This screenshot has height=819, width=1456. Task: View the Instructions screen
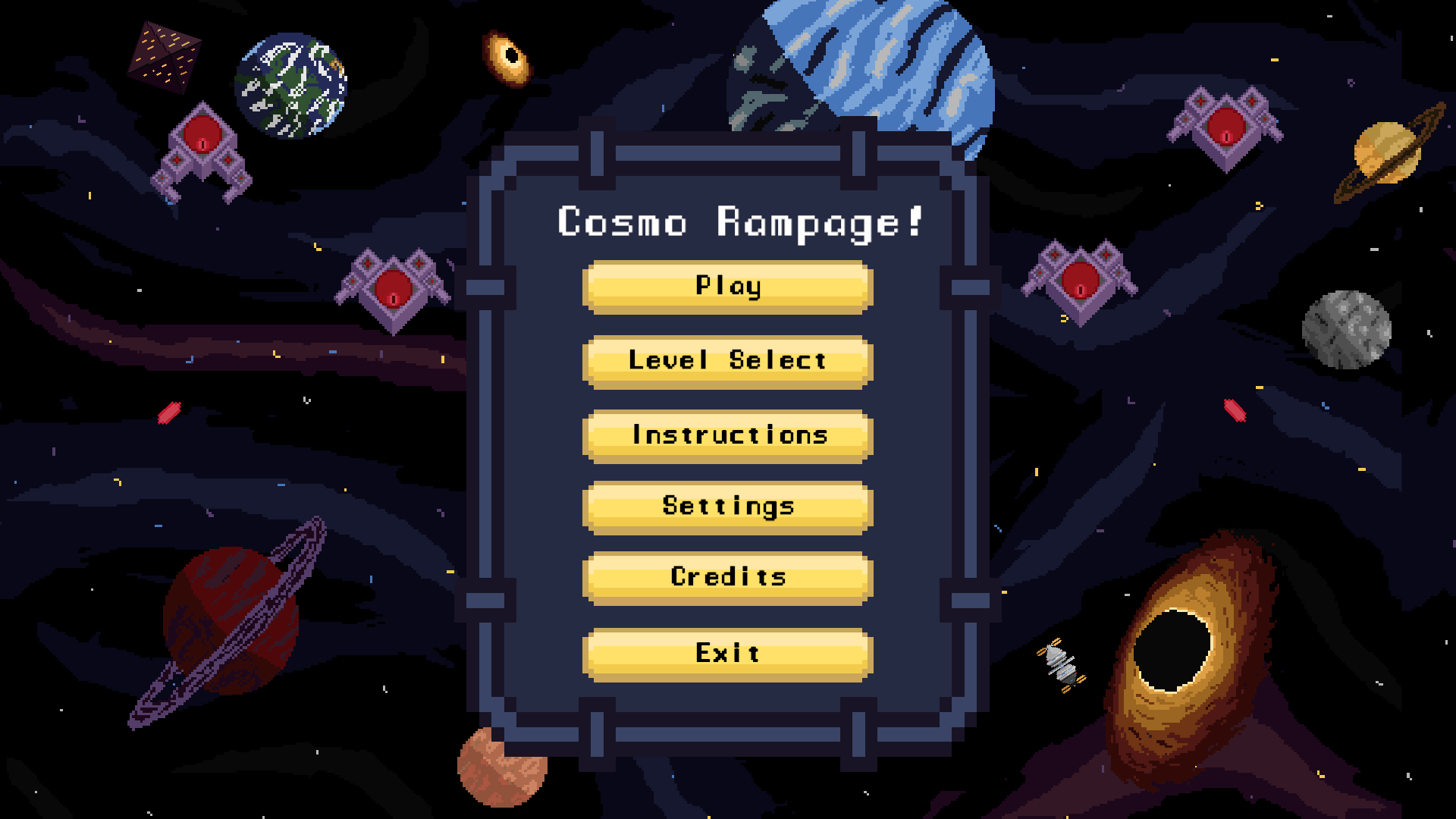click(x=726, y=435)
